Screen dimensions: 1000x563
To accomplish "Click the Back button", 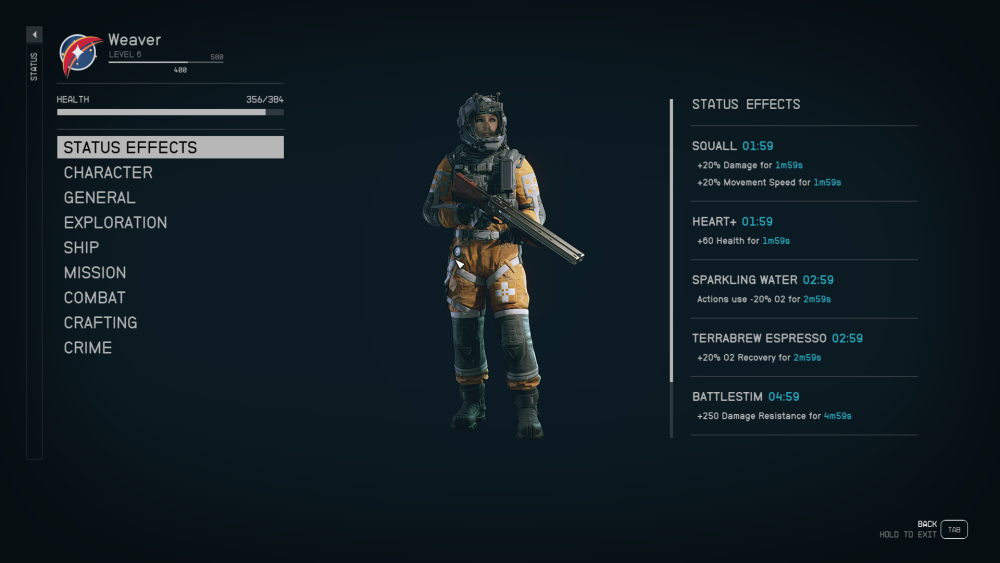I will click(954, 529).
